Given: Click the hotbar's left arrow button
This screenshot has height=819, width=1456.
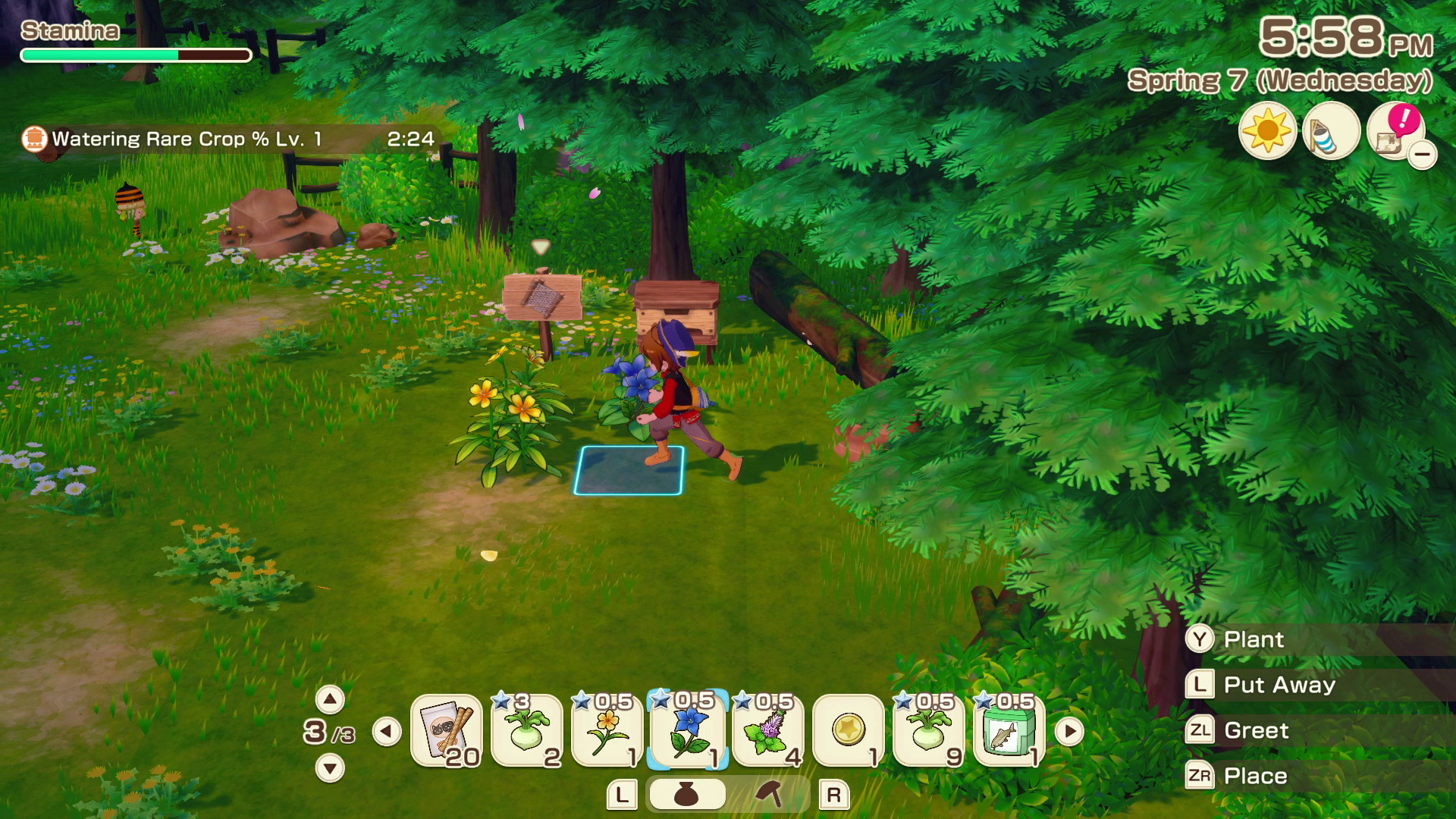Looking at the screenshot, I should click(x=387, y=732).
